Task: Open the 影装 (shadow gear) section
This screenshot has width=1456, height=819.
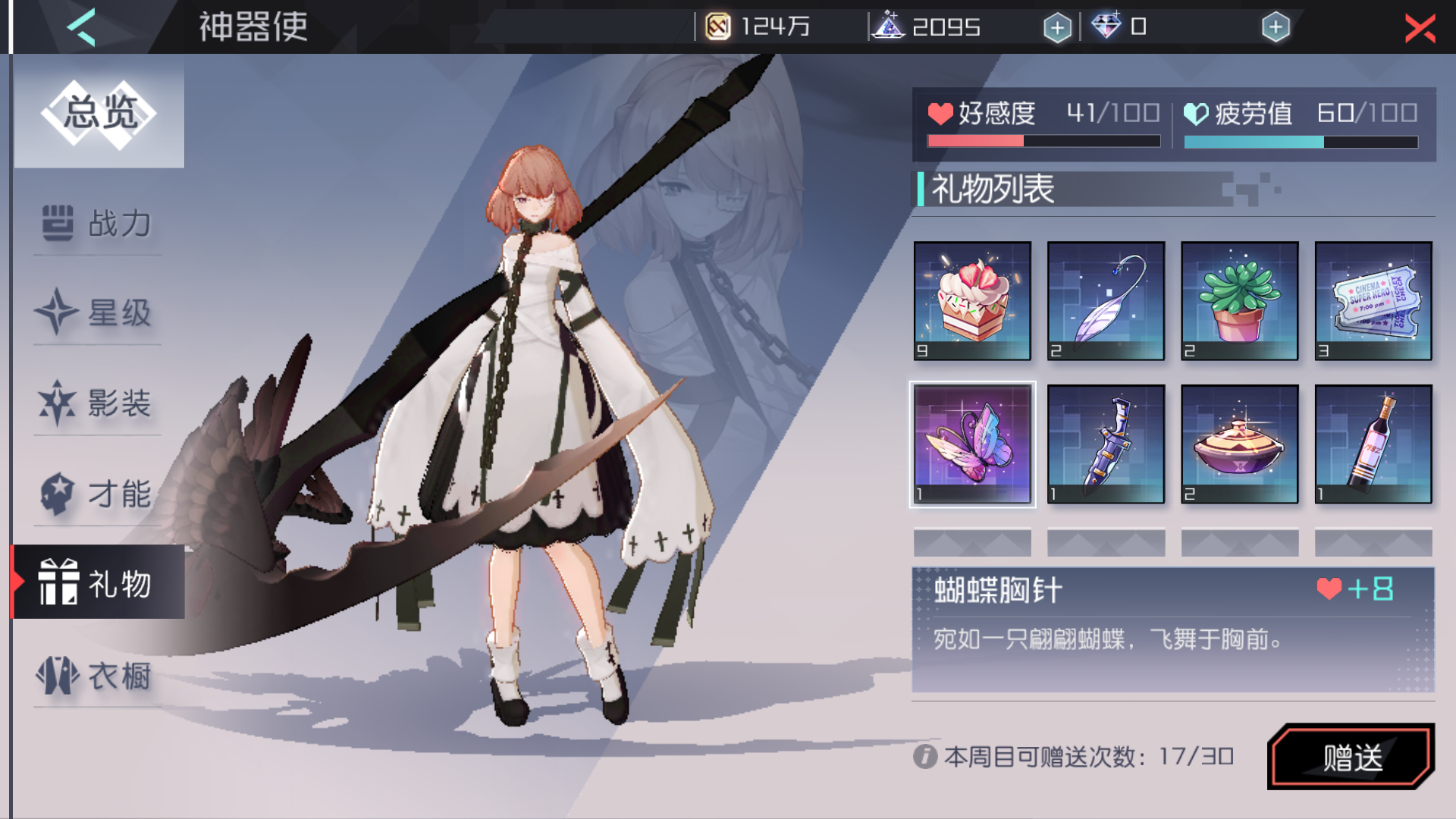Action: [x=96, y=404]
